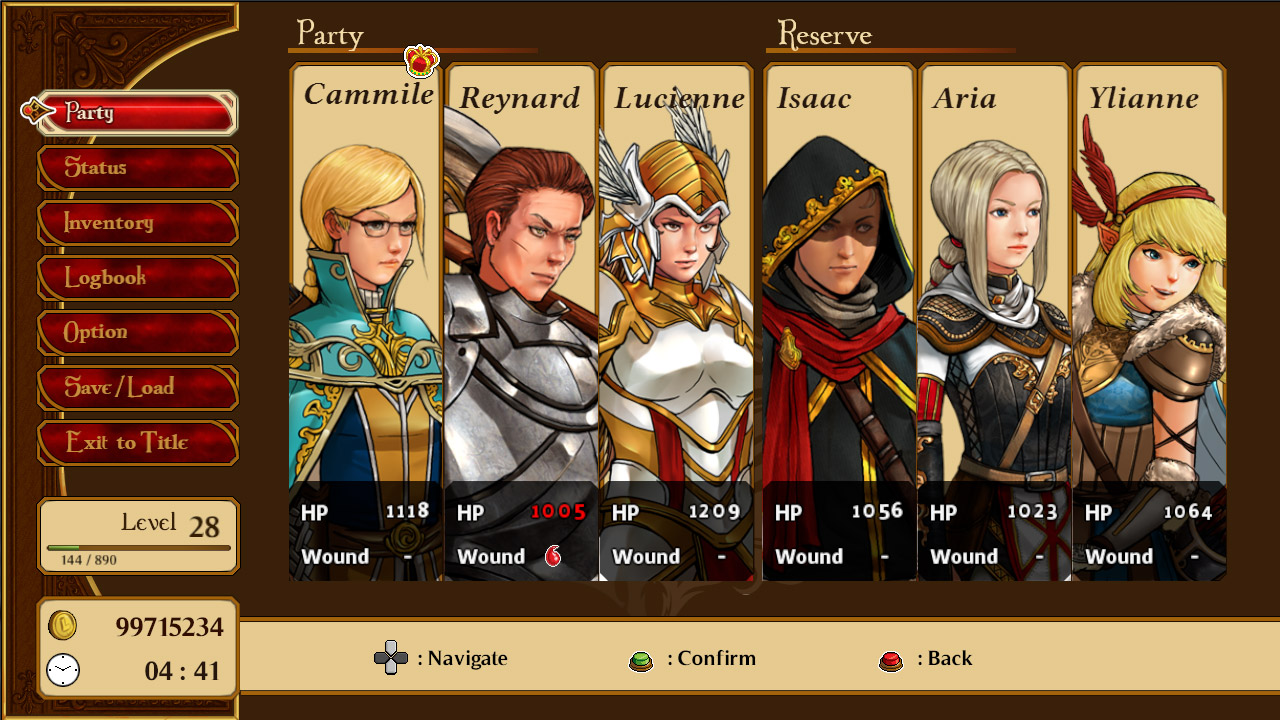Open the Option menu
The height and width of the screenshot is (720, 1280).
click(137, 333)
